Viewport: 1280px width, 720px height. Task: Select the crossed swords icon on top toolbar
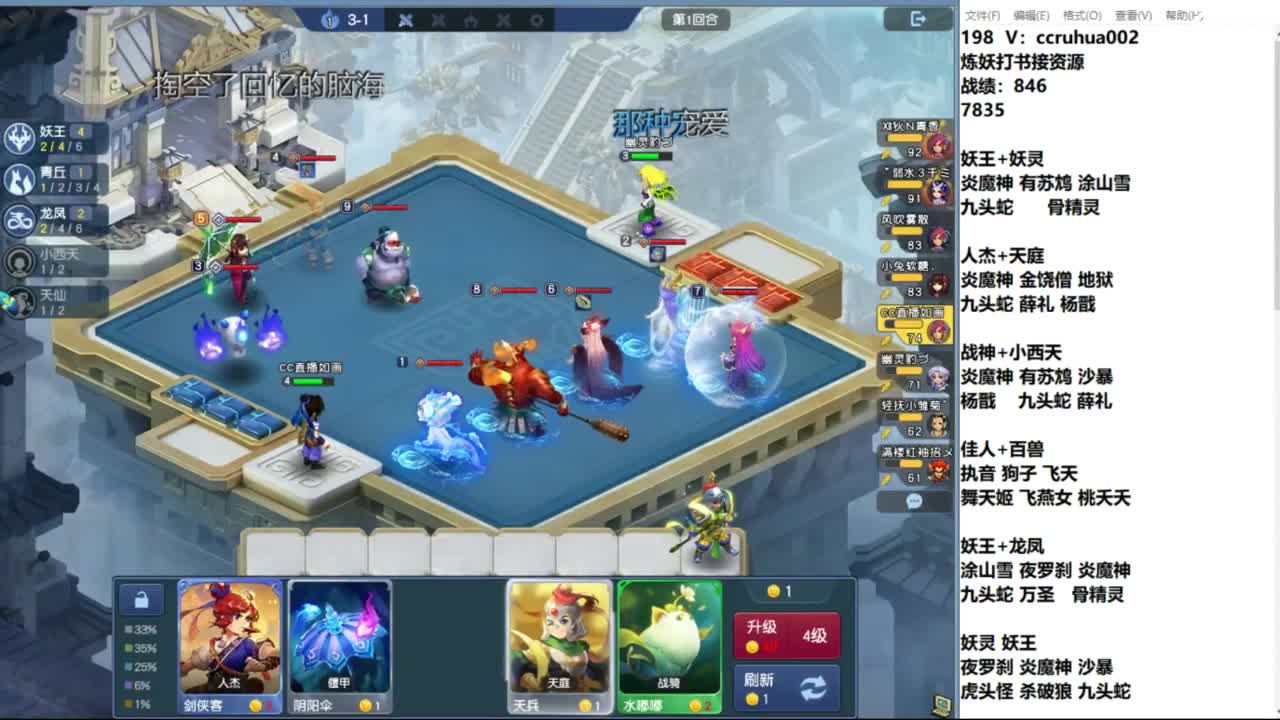point(405,20)
